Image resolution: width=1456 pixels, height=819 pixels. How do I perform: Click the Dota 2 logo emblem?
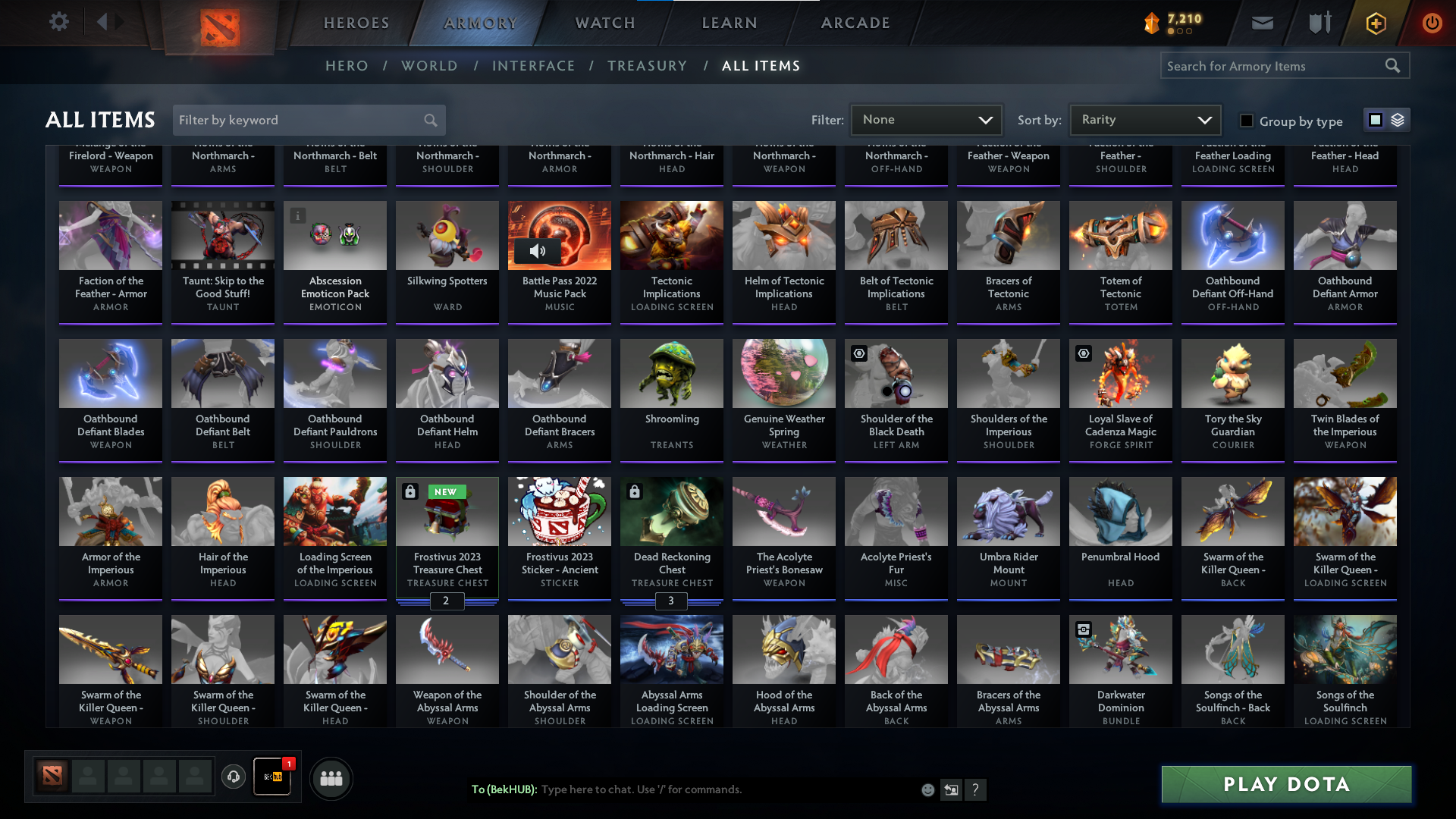218,23
